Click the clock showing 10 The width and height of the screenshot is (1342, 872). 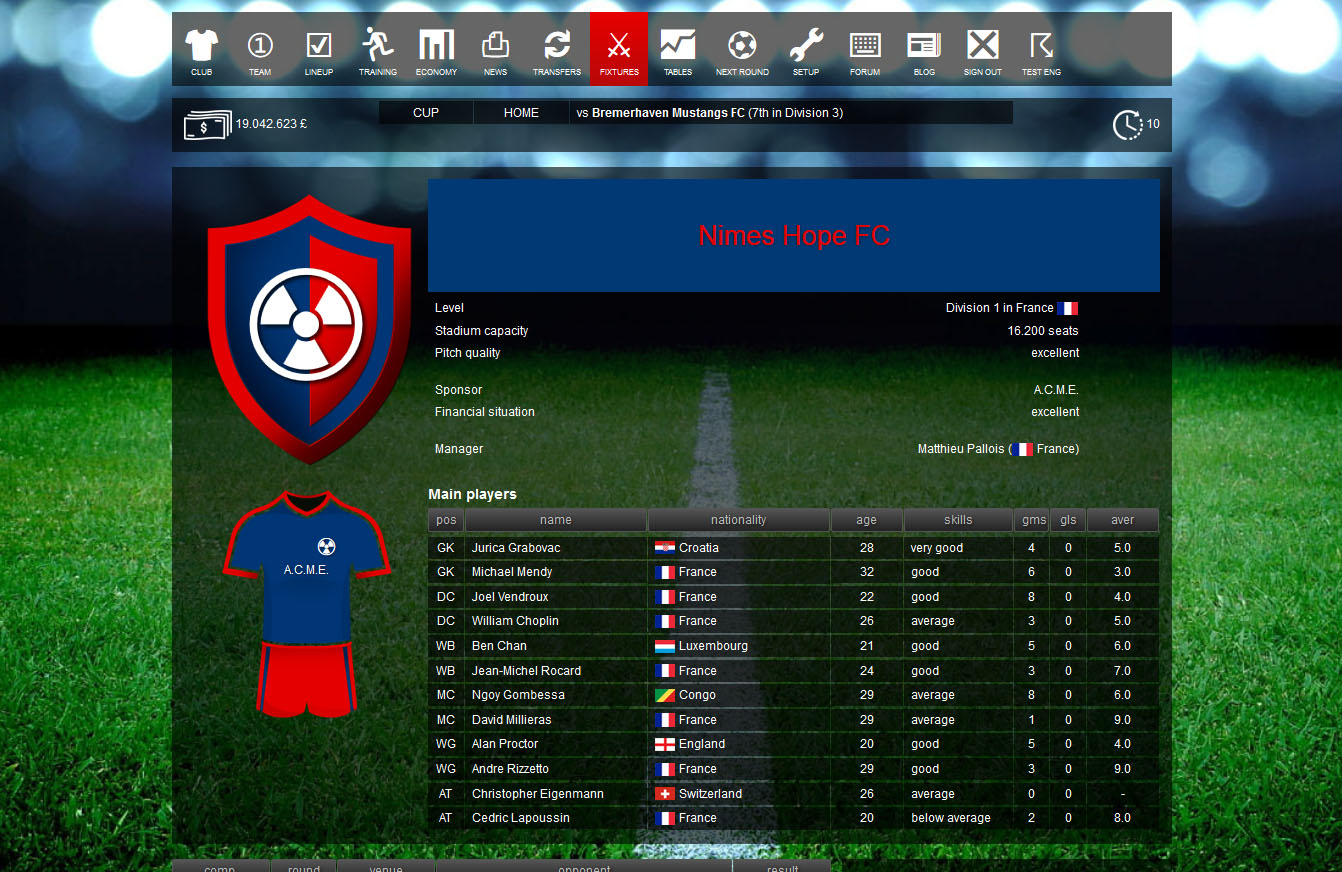(x=1129, y=124)
